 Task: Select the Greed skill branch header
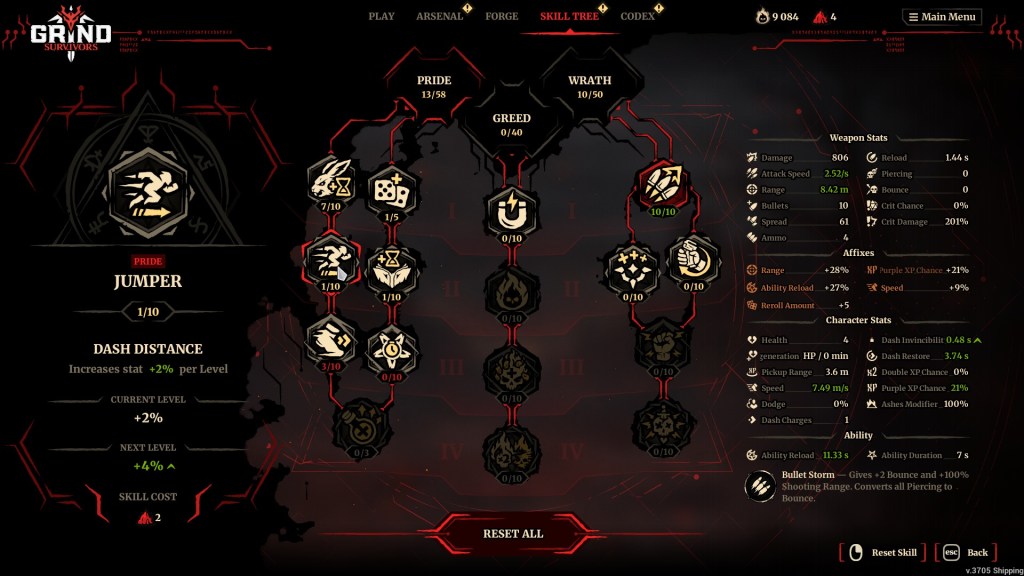[511, 123]
